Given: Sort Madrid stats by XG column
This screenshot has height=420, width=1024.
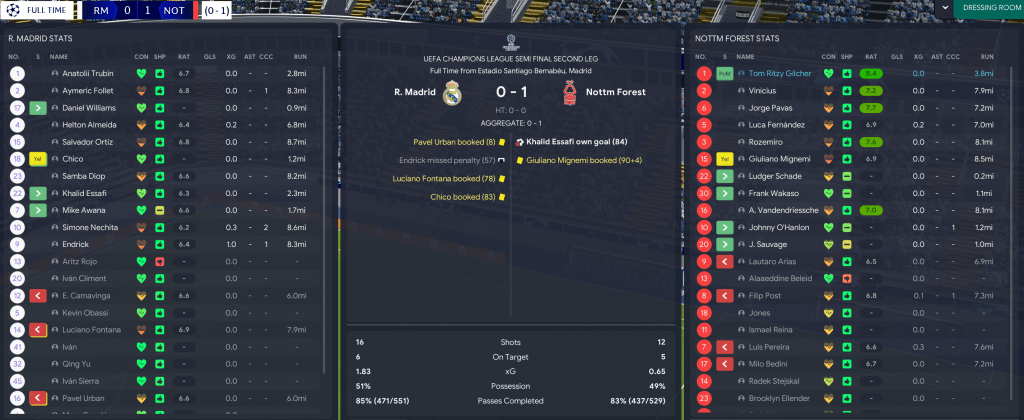Looking at the screenshot, I should click(231, 57).
